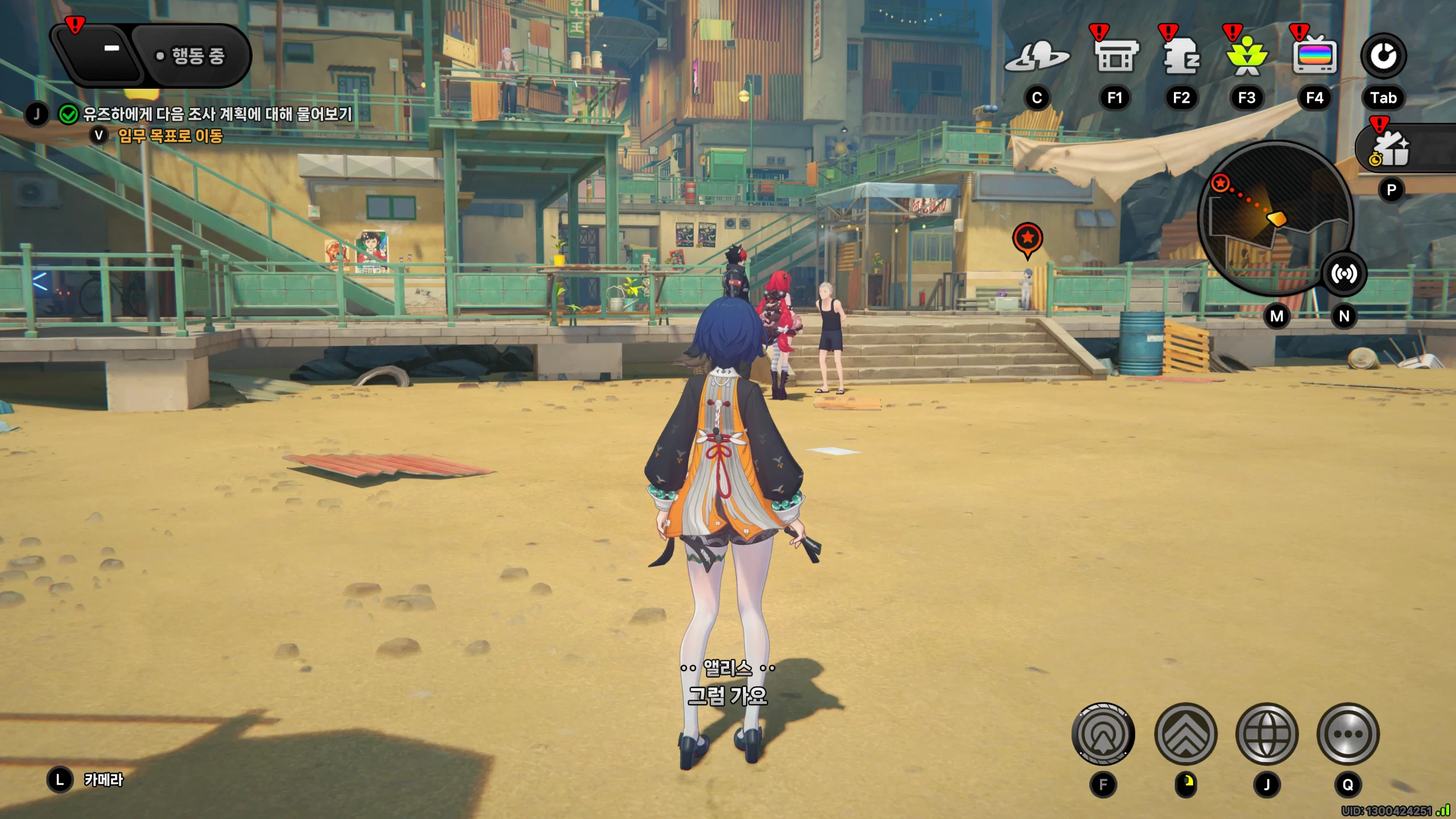Open the flying saucer hat icon menu
This screenshot has width=1456, height=819.
pyautogui.click(x=1037, y=57)
